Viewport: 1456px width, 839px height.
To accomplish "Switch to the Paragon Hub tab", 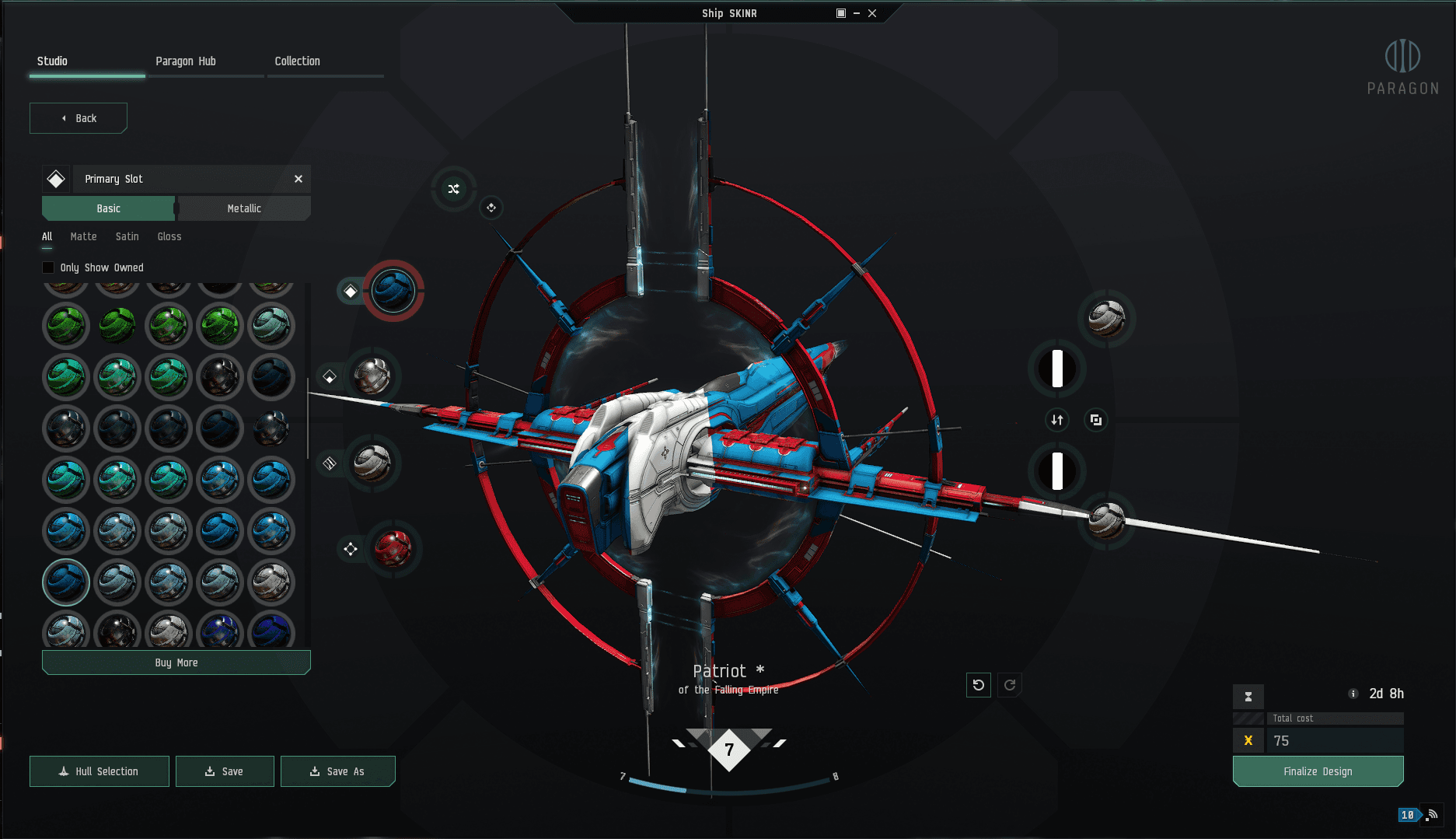I will click(186, 61).
